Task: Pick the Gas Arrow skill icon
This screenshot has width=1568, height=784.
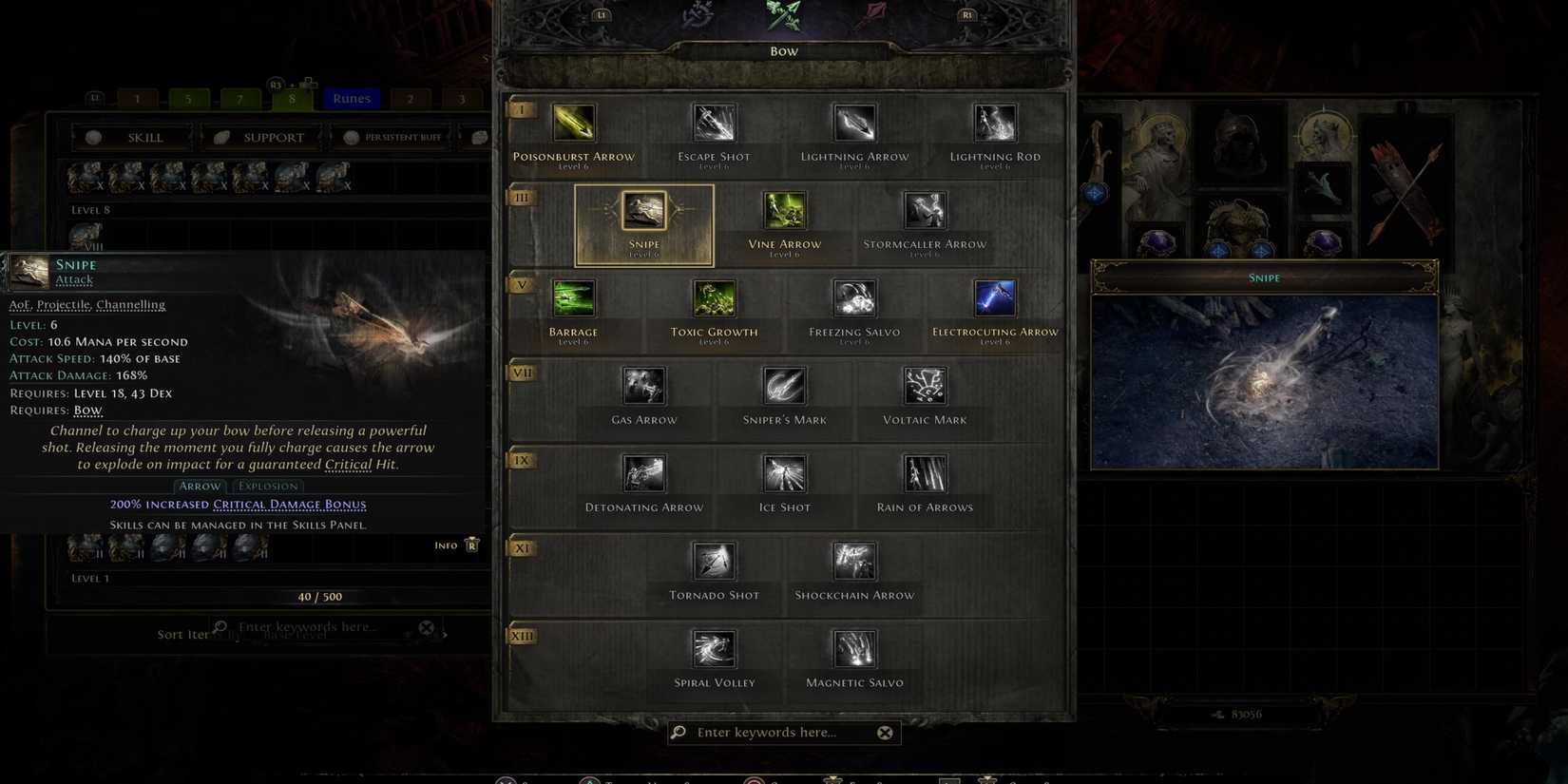Action: 643,385
